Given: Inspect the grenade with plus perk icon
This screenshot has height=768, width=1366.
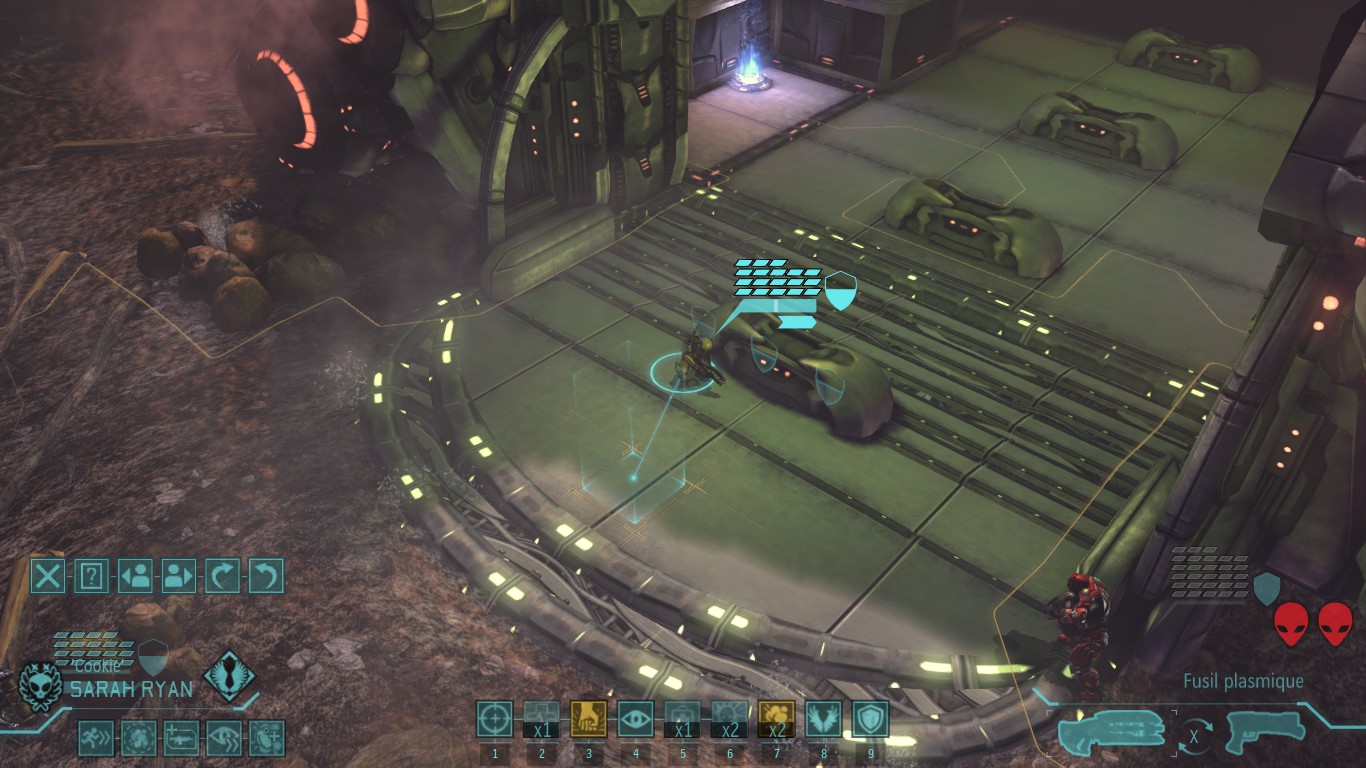Looking at the screenshot, I should pos(267,738).
